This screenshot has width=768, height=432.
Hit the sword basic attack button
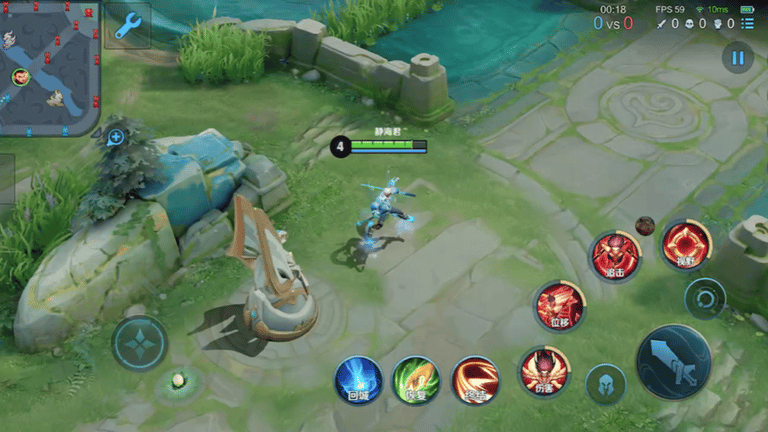673,362
